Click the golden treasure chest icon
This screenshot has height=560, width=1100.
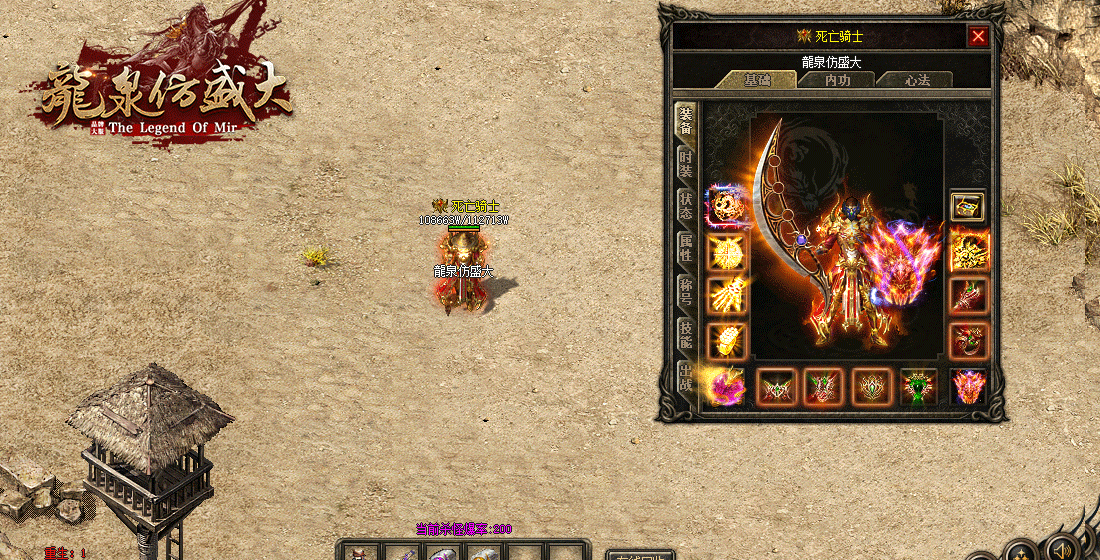point(968,206)
